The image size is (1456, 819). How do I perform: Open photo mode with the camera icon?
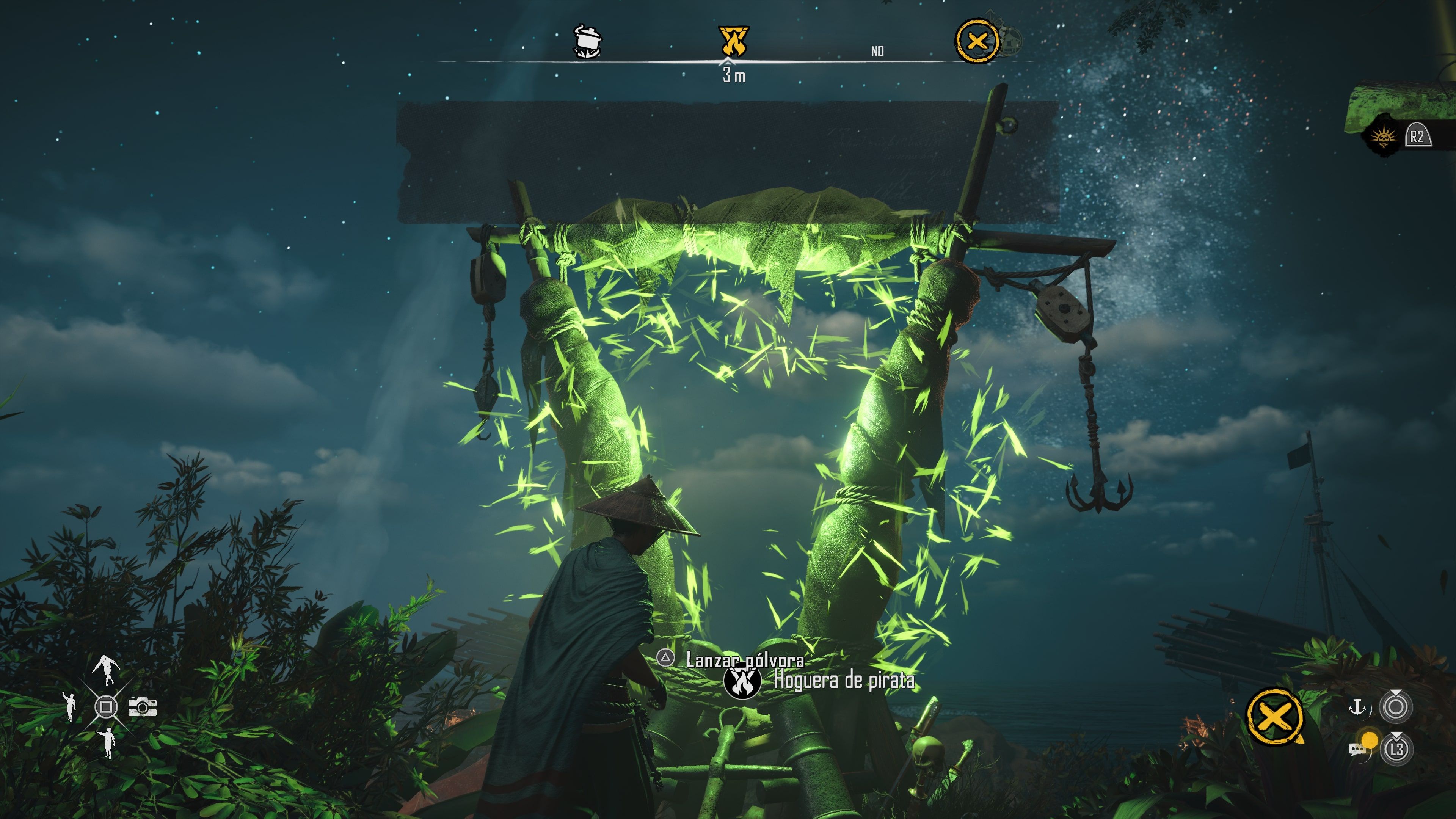click(x=143, y=706)
